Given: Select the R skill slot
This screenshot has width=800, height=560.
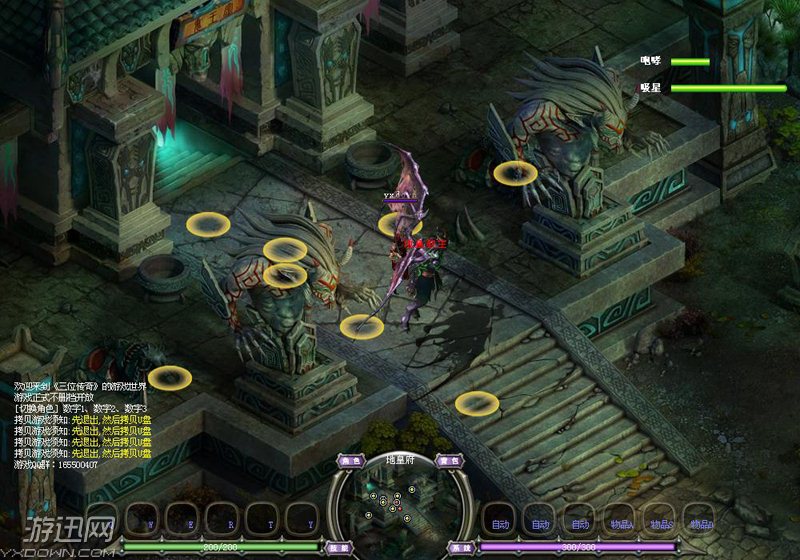Looking at the screenshot, I should tap(228, 520).
